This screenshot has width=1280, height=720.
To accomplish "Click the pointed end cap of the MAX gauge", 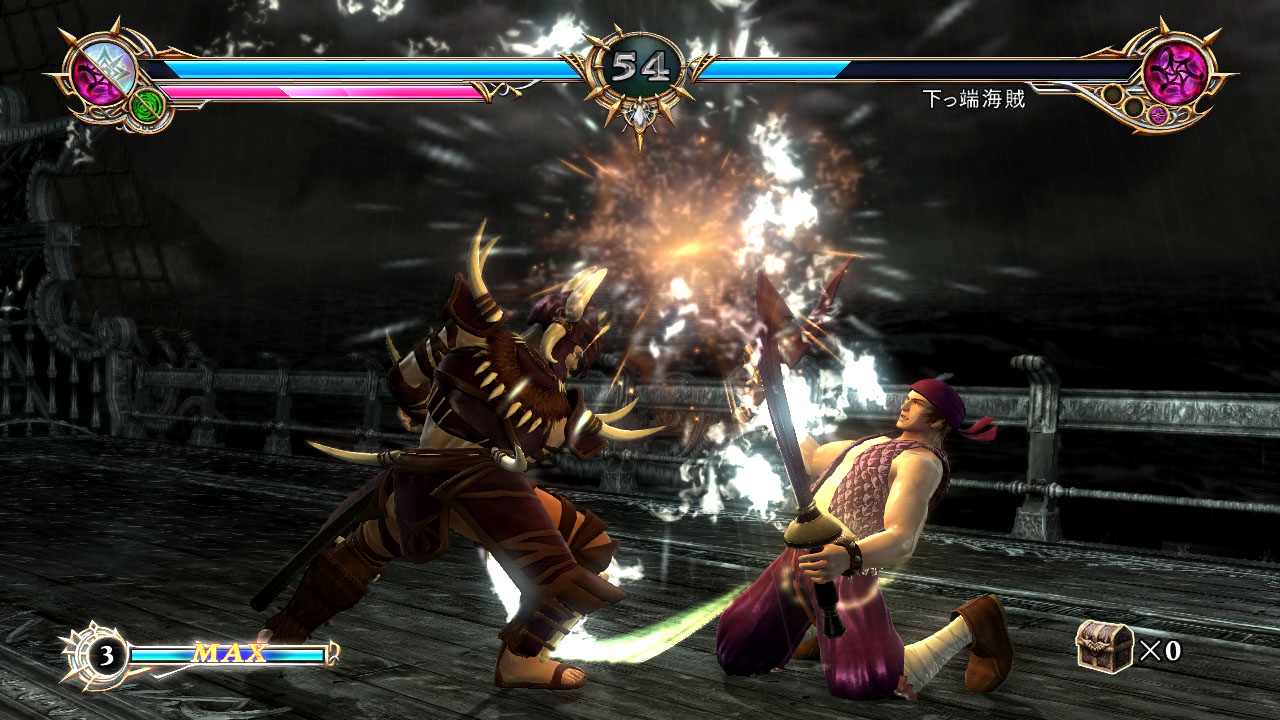I will point(332,652).
